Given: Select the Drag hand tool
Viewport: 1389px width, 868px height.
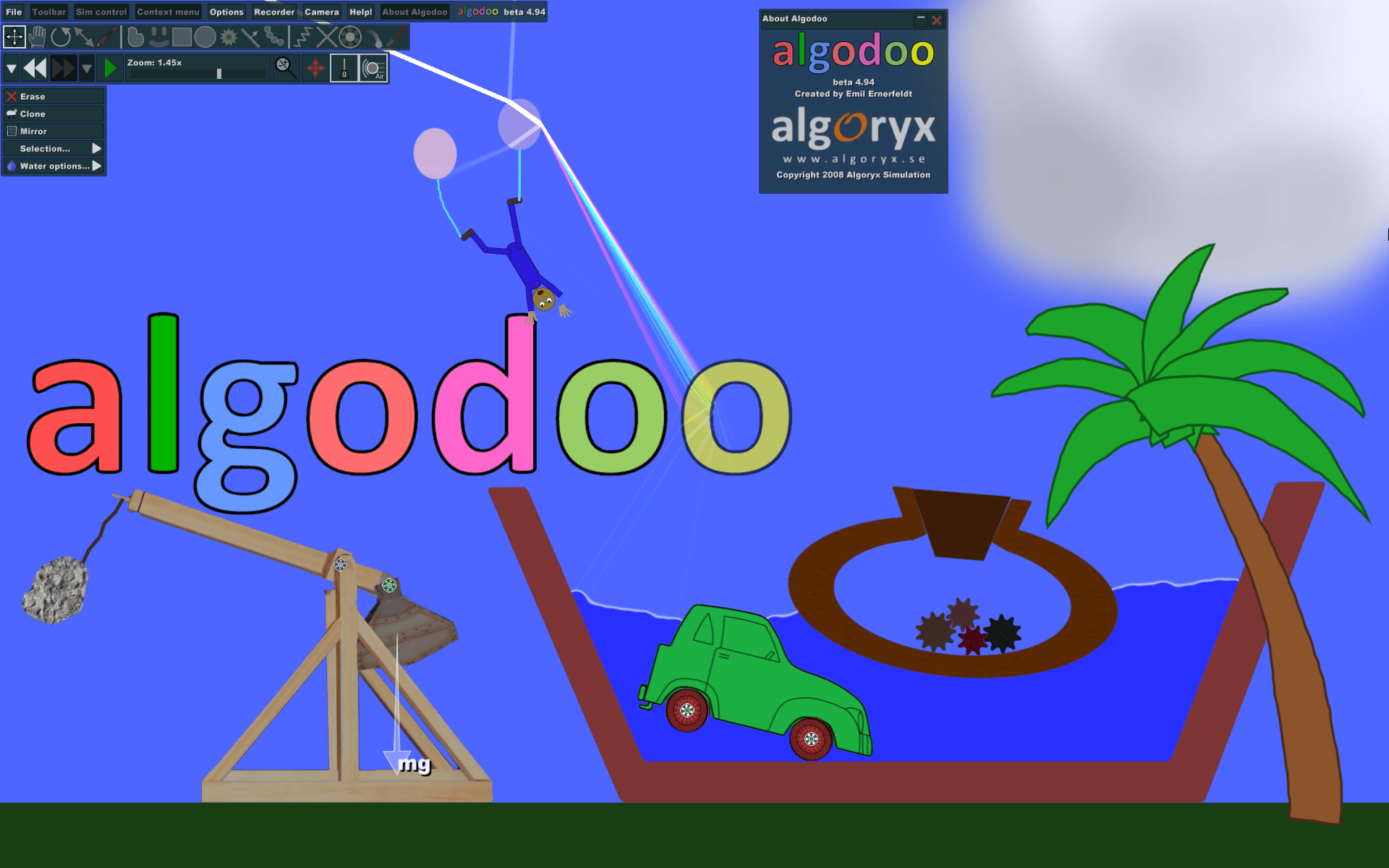Looking at the screenshot, I should point(38,36).
